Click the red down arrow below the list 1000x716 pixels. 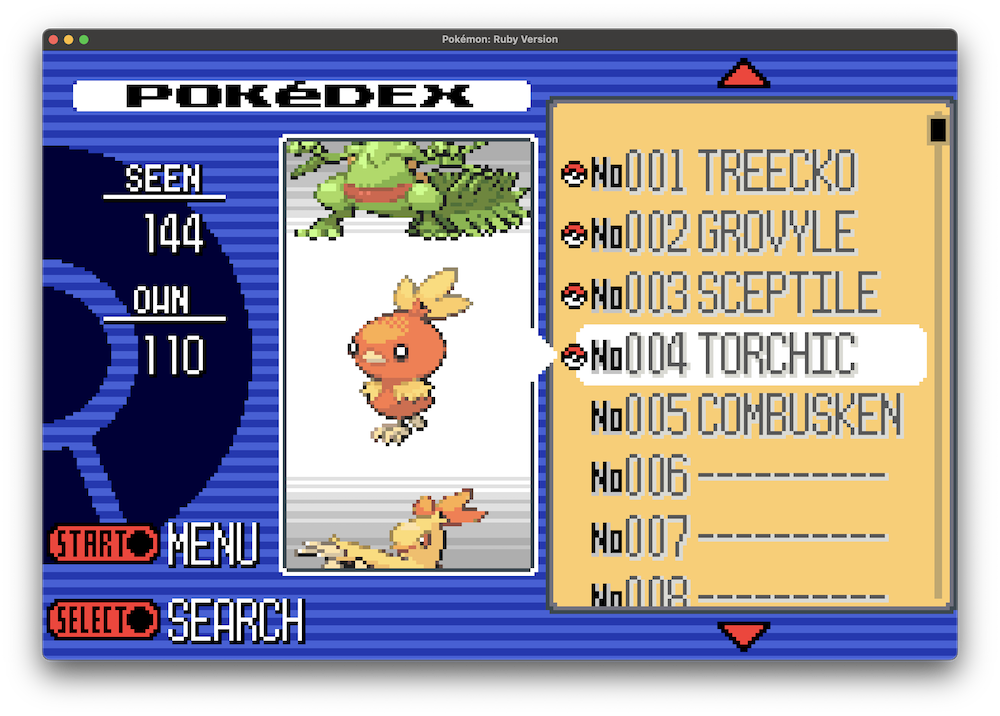(744, 636)
